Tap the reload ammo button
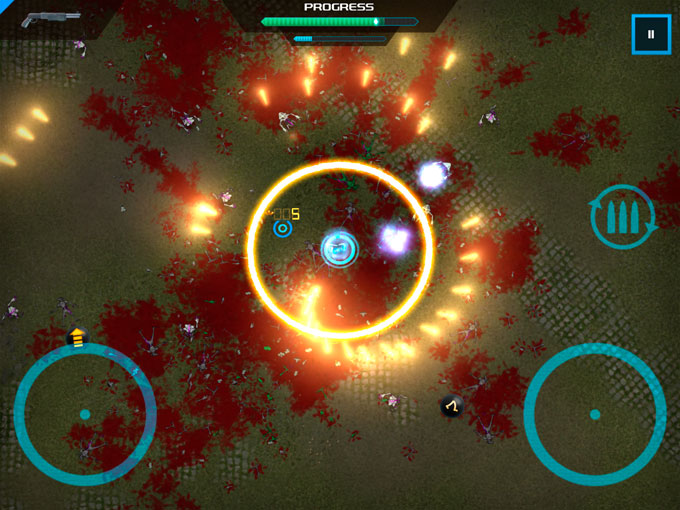 coord(623,216)
